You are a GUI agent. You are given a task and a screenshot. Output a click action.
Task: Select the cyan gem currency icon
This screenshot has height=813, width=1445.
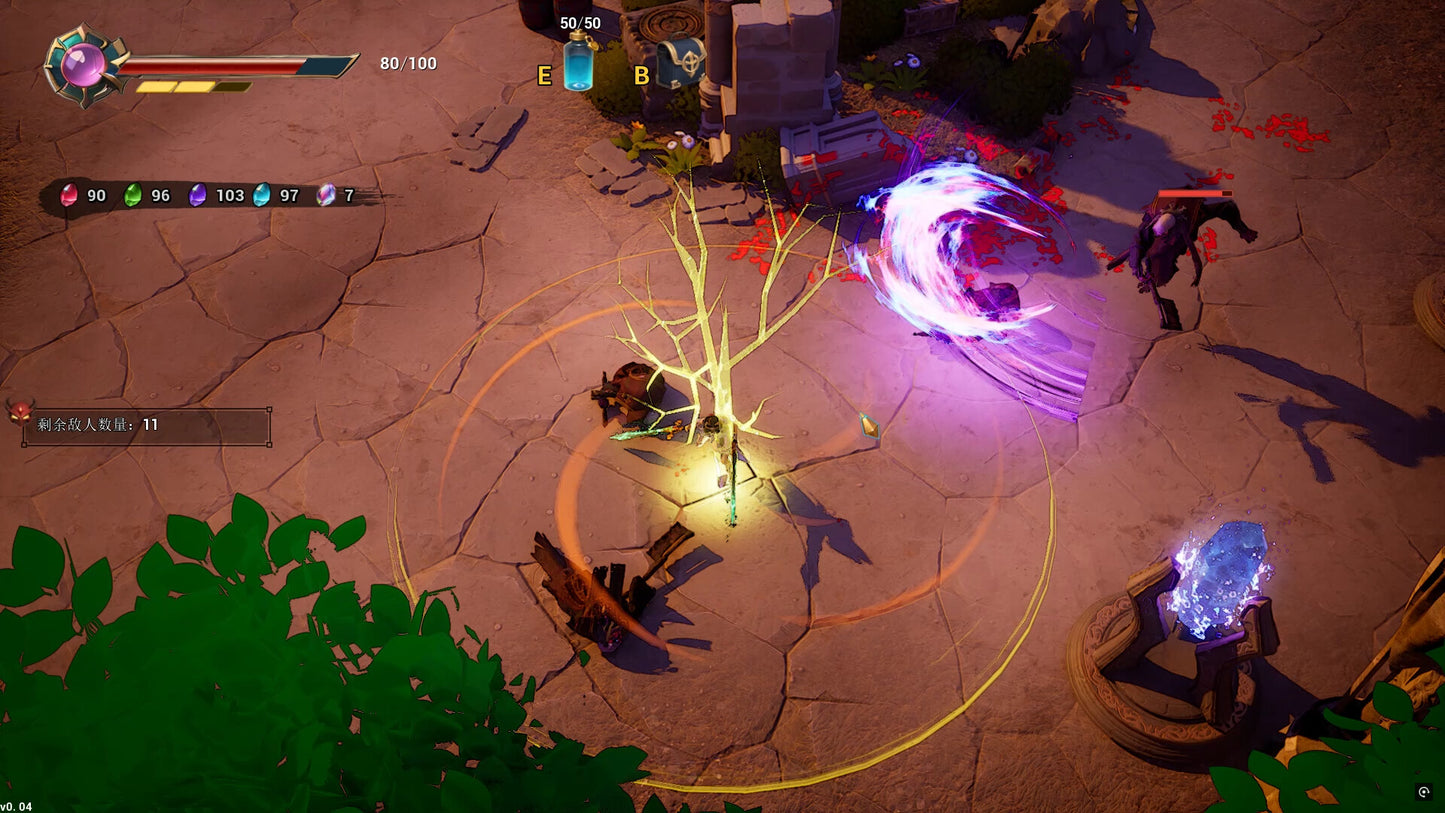(262, 195)
